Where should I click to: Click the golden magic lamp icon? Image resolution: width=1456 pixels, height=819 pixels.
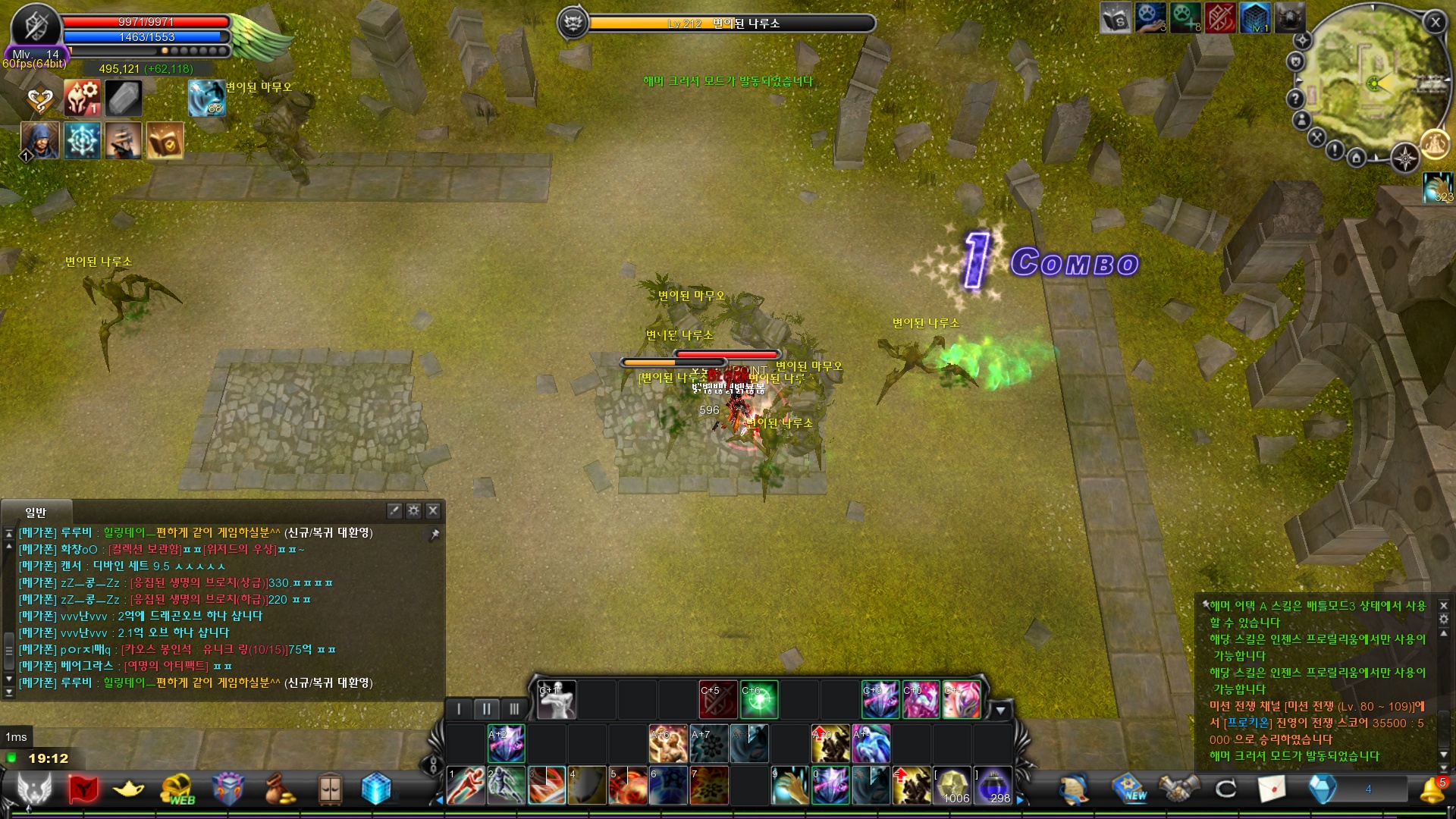tap(127, 789)
